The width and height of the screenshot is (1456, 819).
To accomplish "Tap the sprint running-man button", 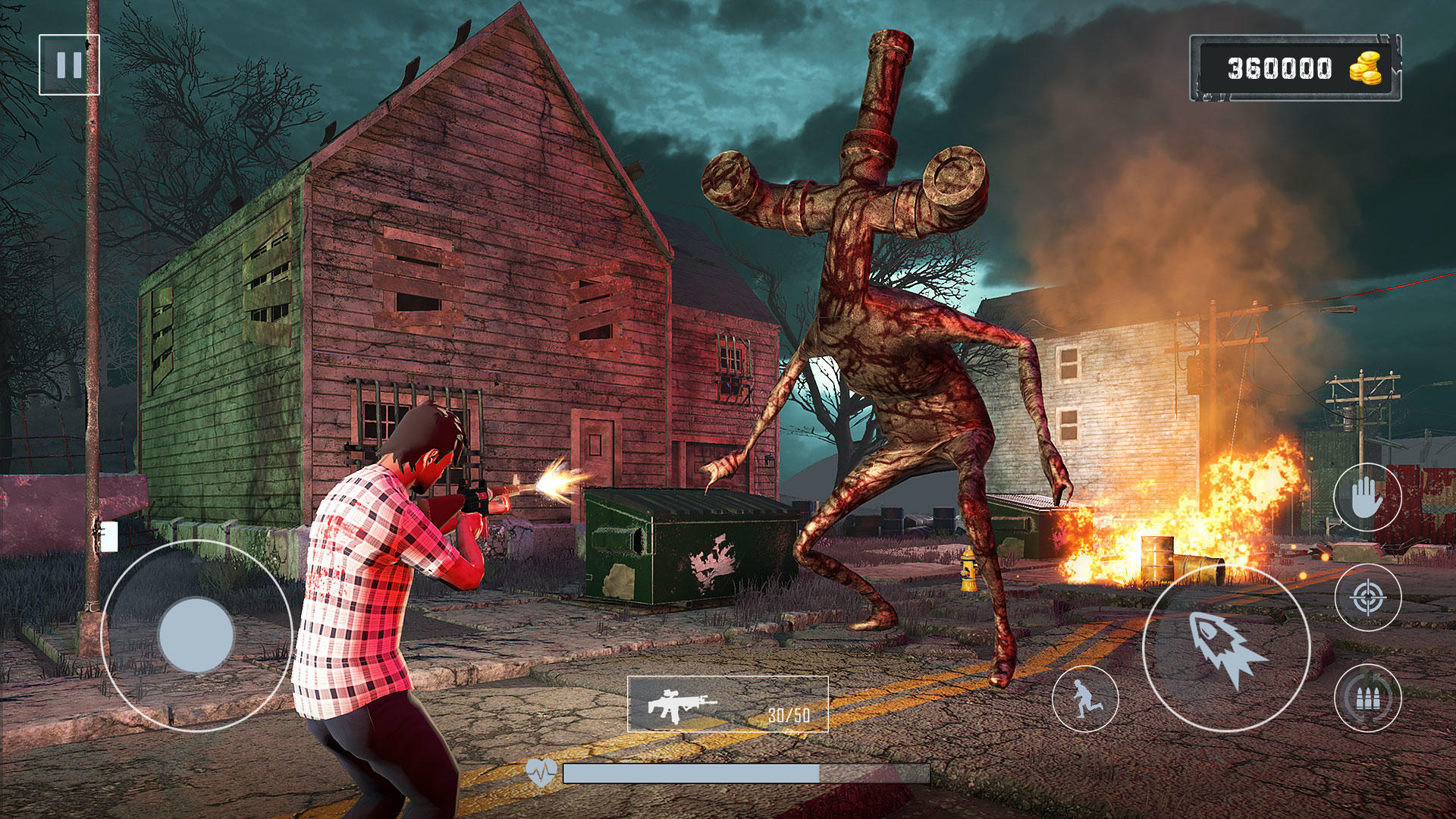I will (x=1085, y=698).
